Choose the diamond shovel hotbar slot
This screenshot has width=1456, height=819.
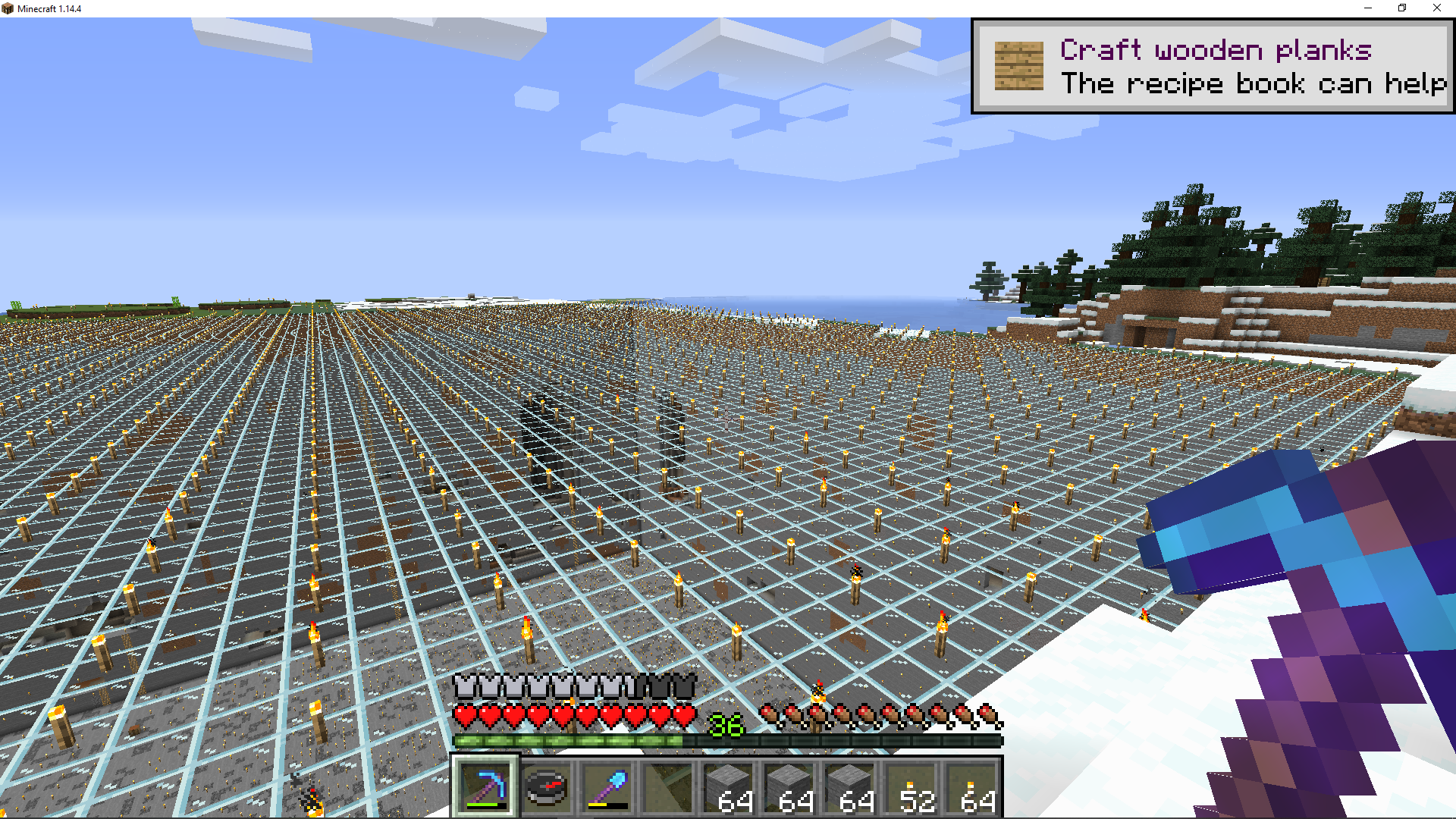click(607, 787)
